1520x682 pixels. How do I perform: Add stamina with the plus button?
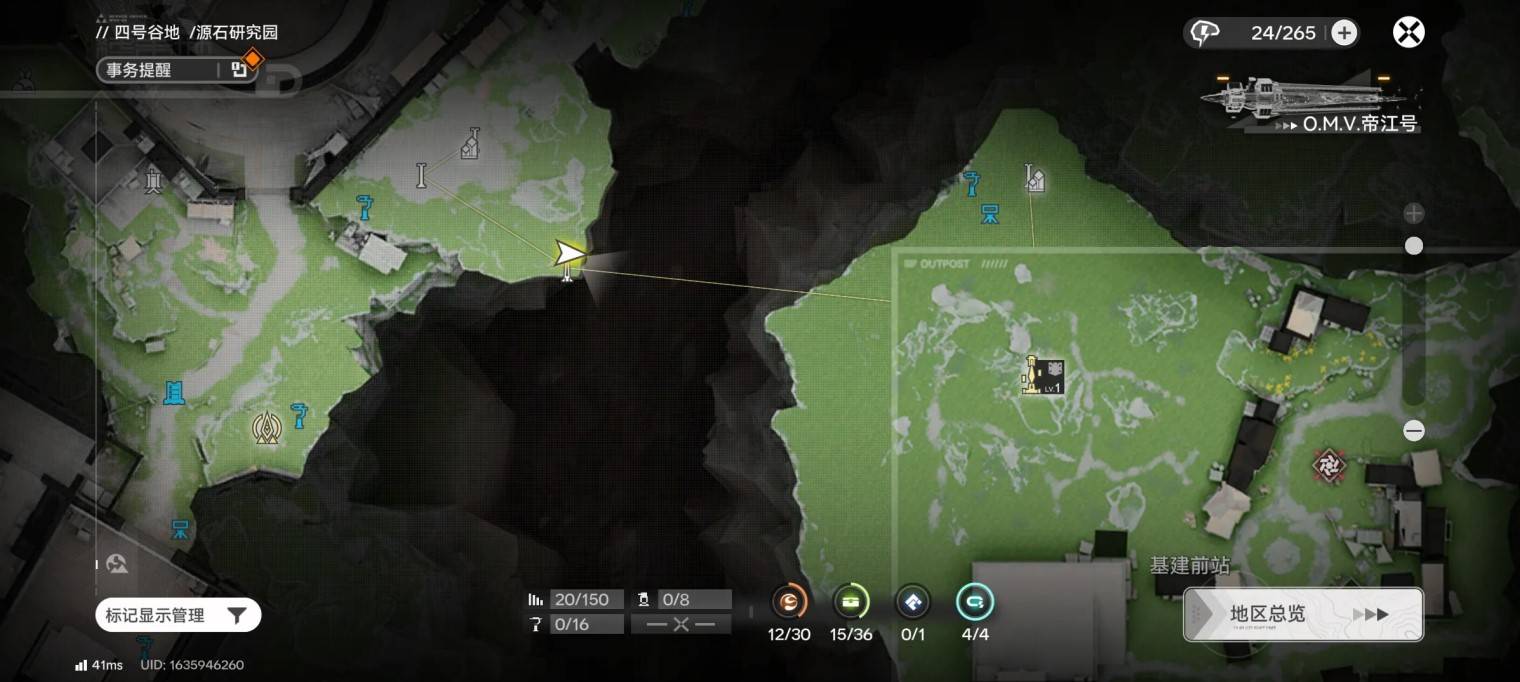1344,33
